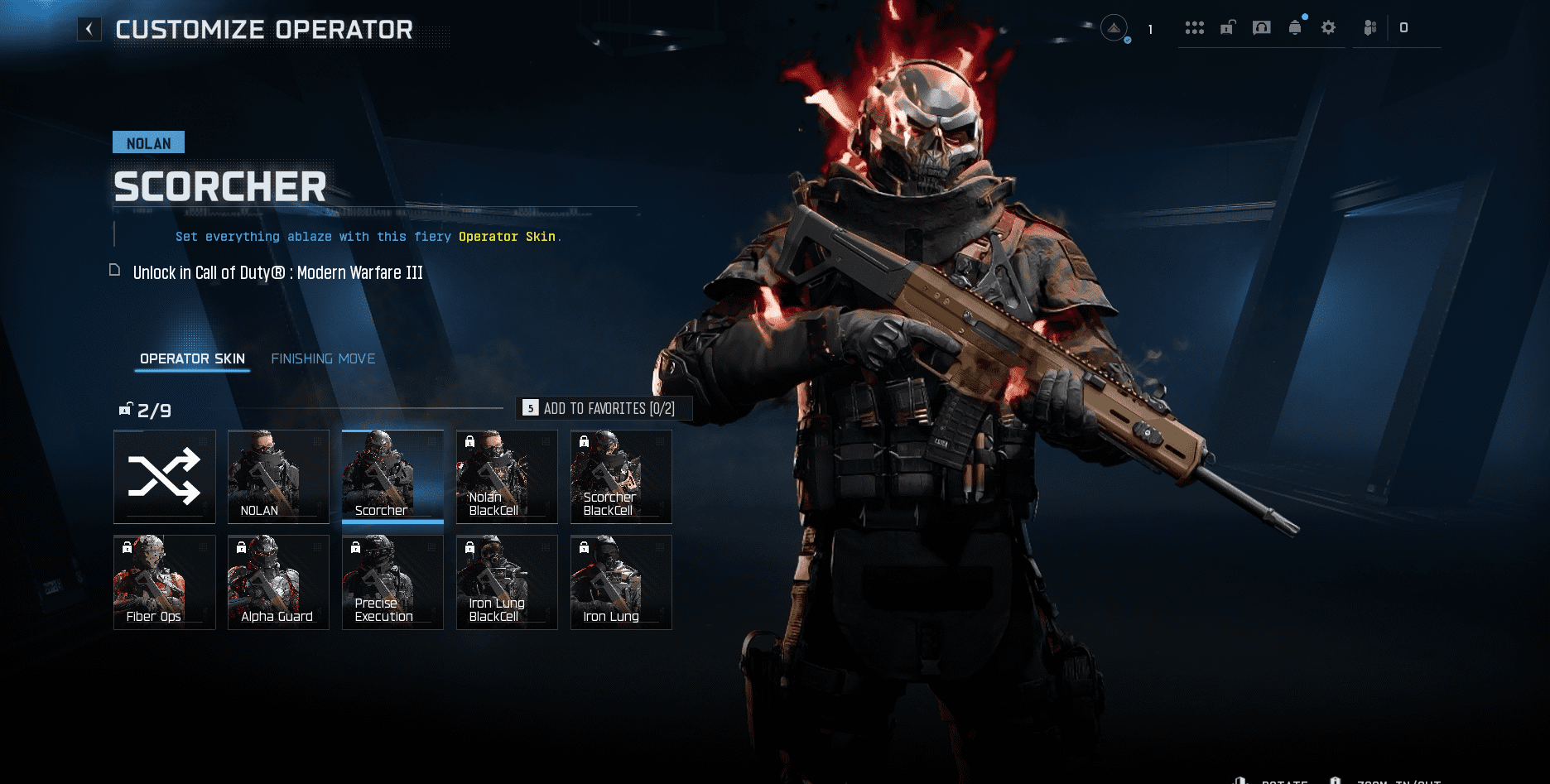The height and width of the screenshot is (784, 1550).
Task: Click the player rank emblem
Action: 1114,29
